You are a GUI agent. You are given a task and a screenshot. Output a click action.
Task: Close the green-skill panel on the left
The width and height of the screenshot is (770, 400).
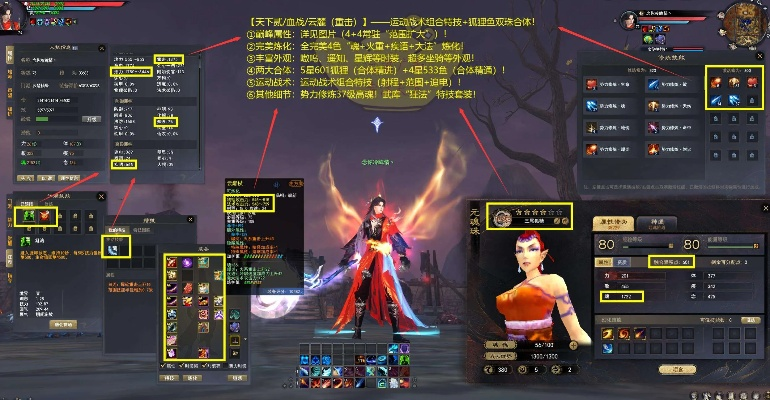coord(102,196)
